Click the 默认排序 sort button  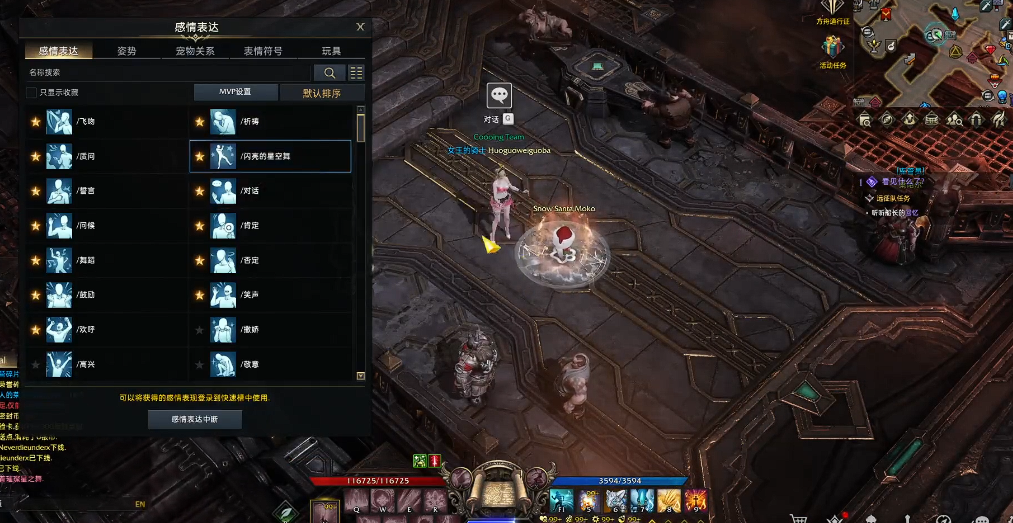[322, 92]
